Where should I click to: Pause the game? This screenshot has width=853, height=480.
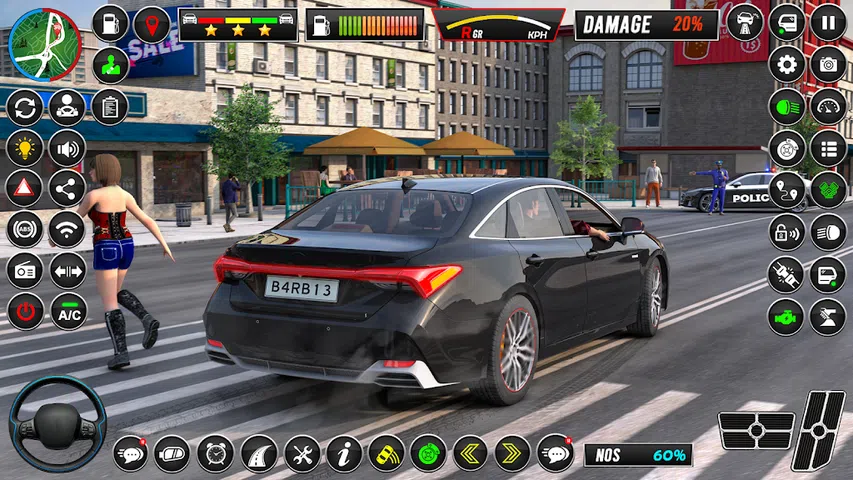827,22
